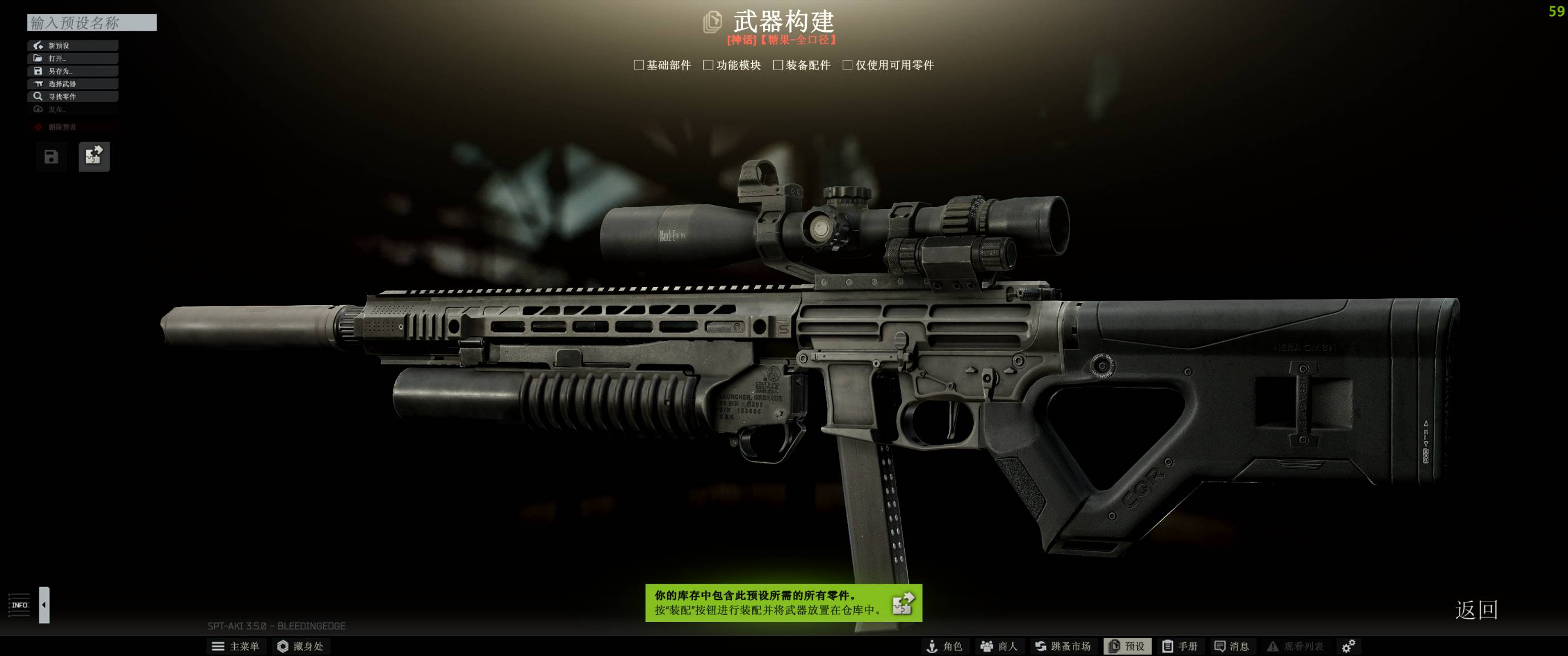Viewport: 1568px width, 656px height.
Task: Open the character tab (角色)
Action: [944, 646]
